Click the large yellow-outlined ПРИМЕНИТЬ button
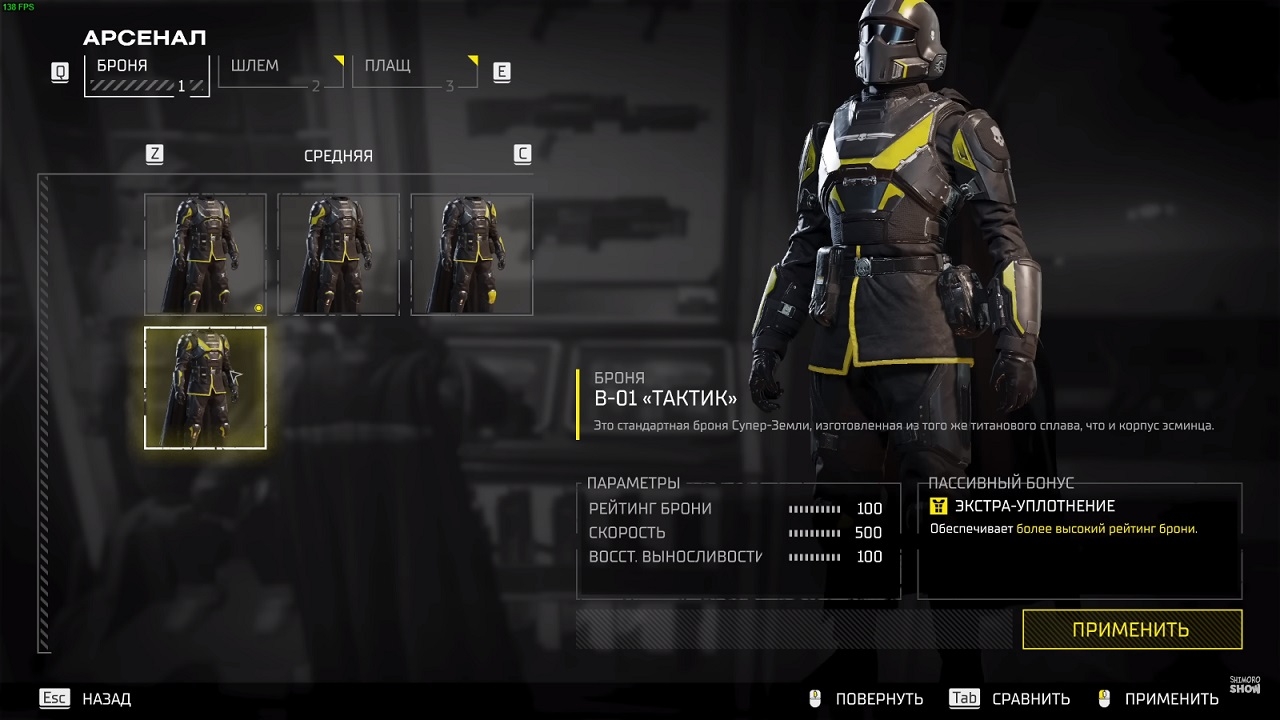Screen dimensions: 1280x720 1131,630
